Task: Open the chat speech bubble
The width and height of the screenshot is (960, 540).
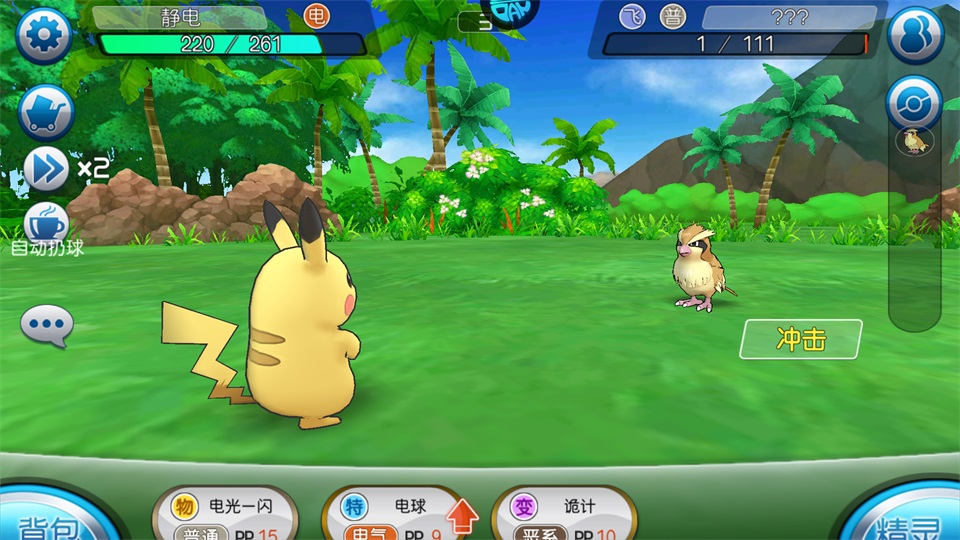Action: [47, 325]
